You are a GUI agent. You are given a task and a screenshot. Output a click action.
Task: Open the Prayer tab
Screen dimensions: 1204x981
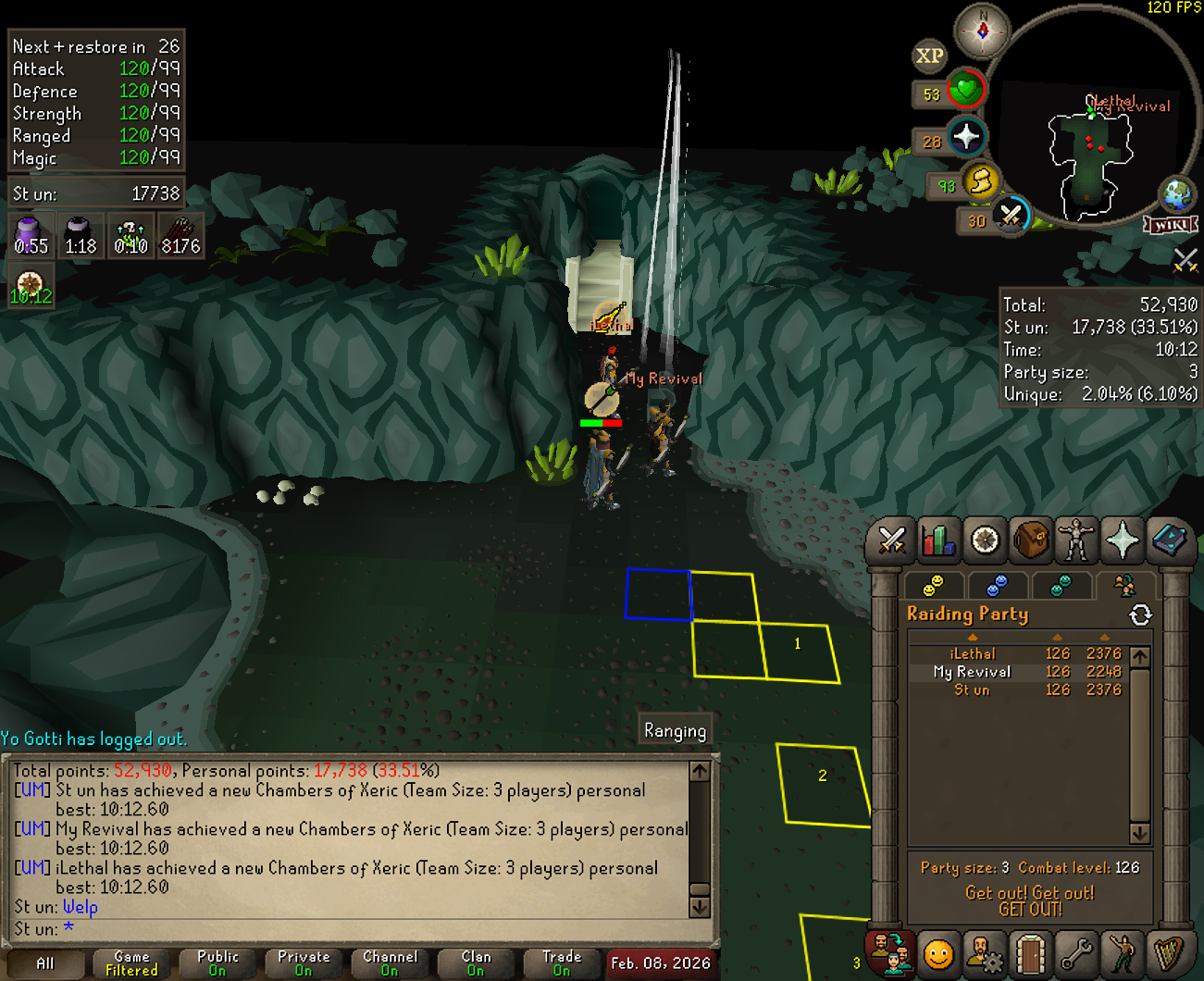coord(1123,540)
